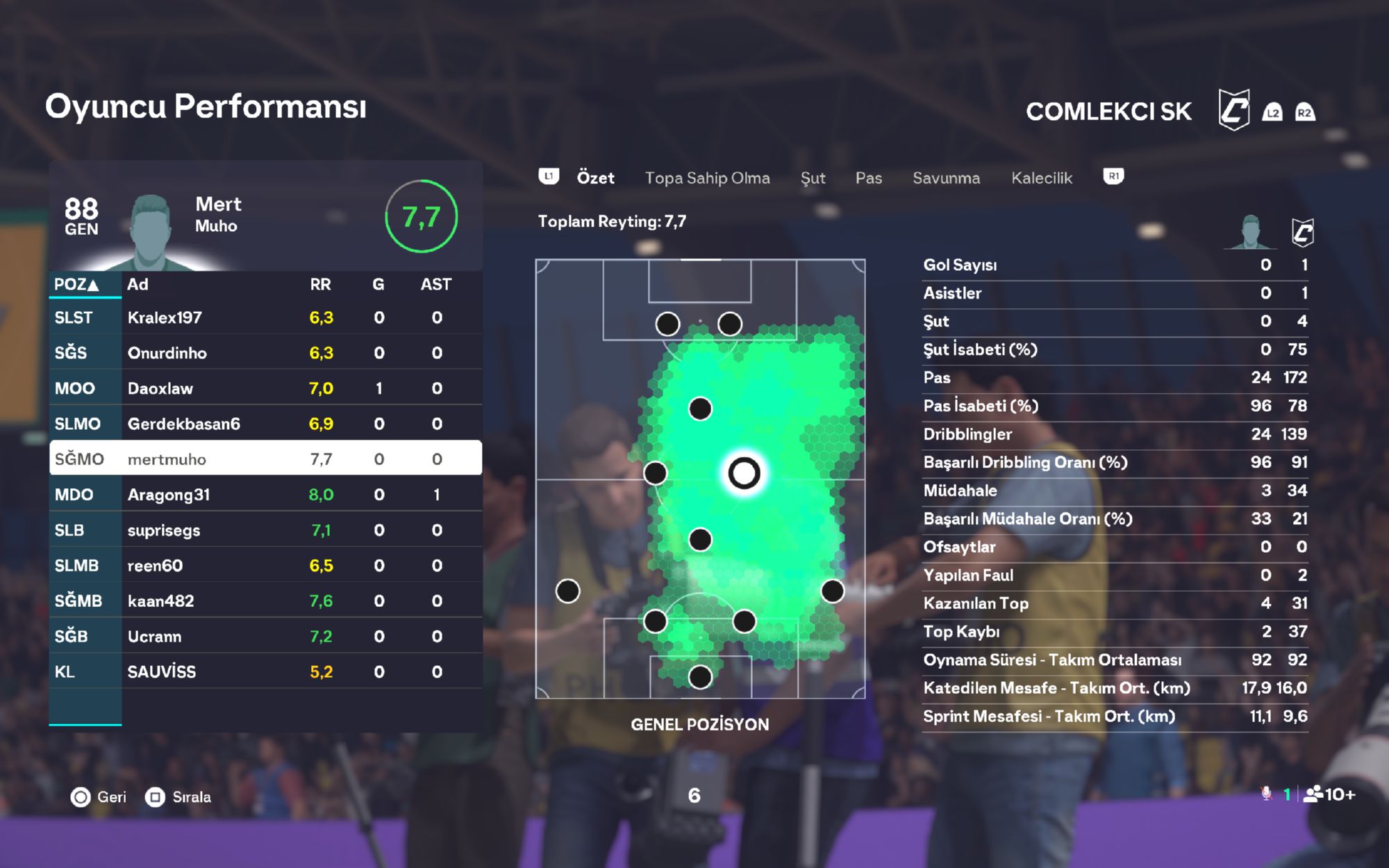This screenshot has height=868, width=1389.
Task: Sort by the POZ column header
Action: tap(77, 285)
